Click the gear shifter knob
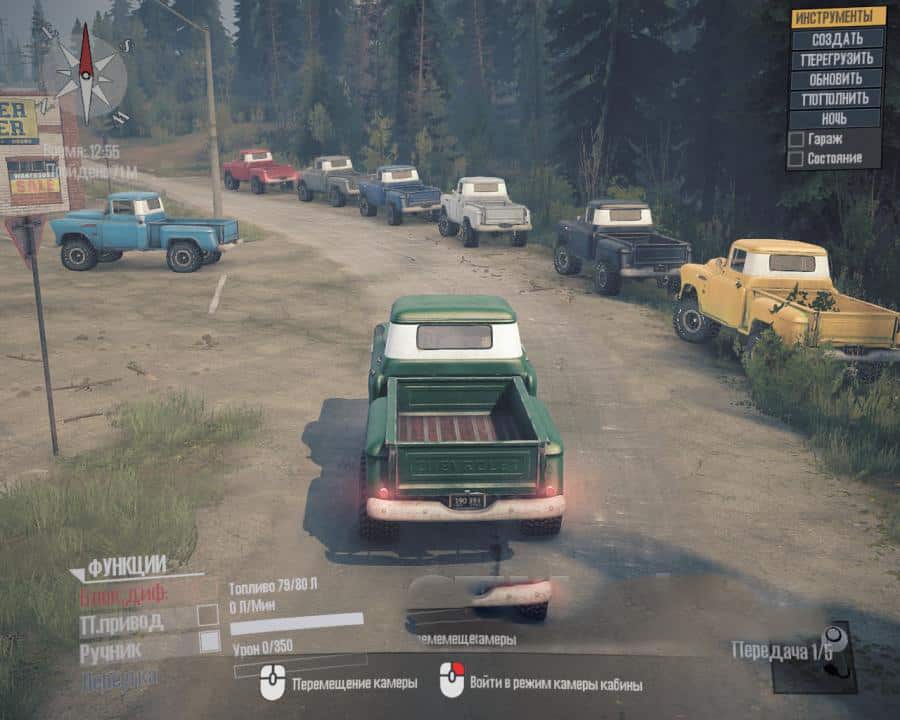Image resolution: width=900 pixels, height=720 pixels. pos(829,636)
